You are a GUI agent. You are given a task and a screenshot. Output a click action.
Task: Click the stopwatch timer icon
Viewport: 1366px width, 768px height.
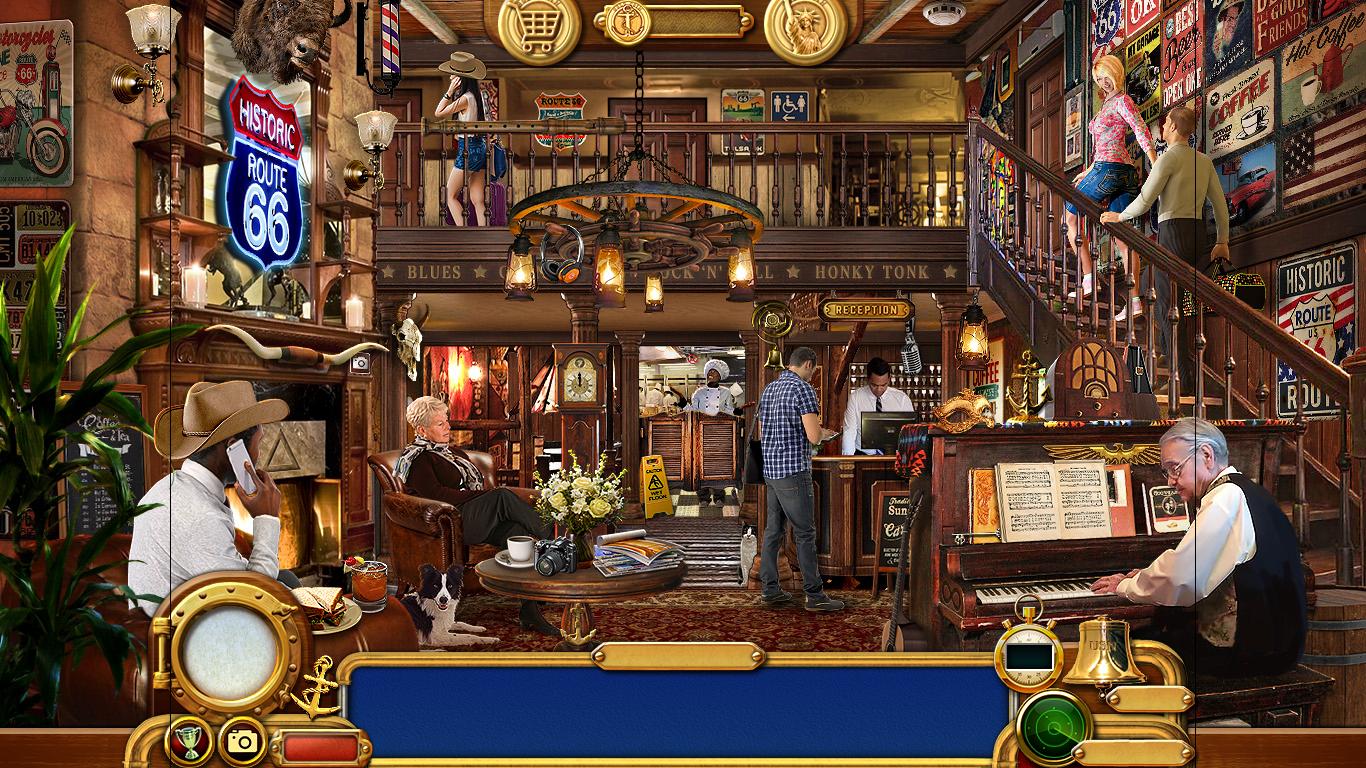pyautogui.click(x=1028, y=654)
